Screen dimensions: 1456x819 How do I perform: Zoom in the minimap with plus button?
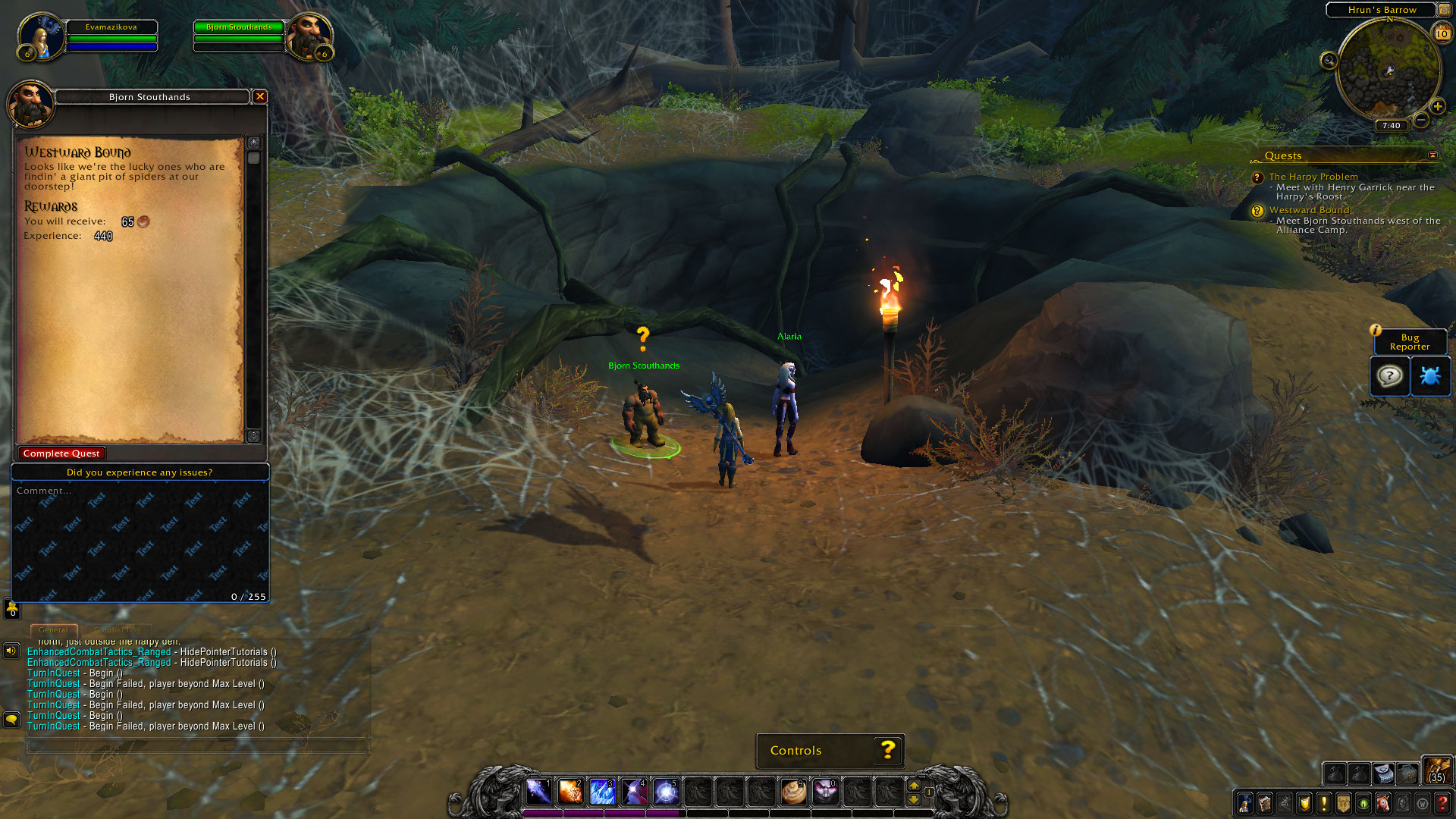point(1437,107)
